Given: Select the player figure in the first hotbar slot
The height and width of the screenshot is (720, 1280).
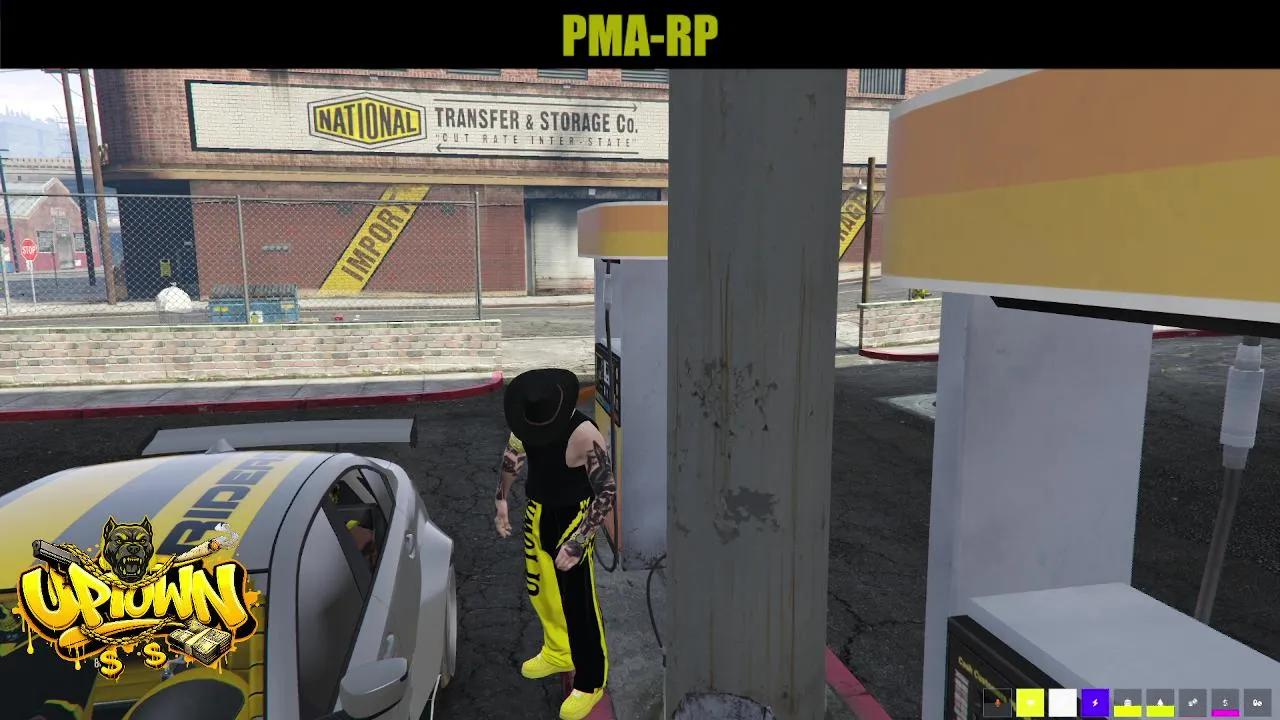Looking at the screenshot, I should click(x=997, y=702).
